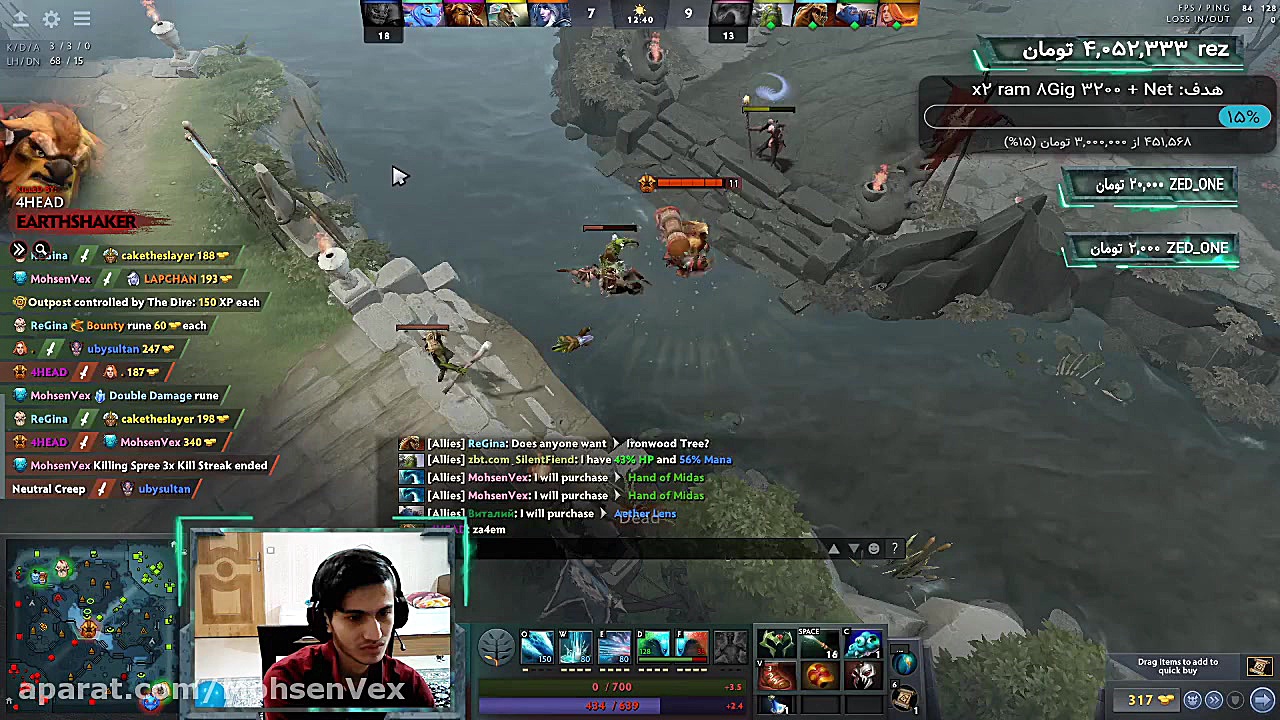
Task: Open the settings gear in the top-left
Action: coord(51,19)
